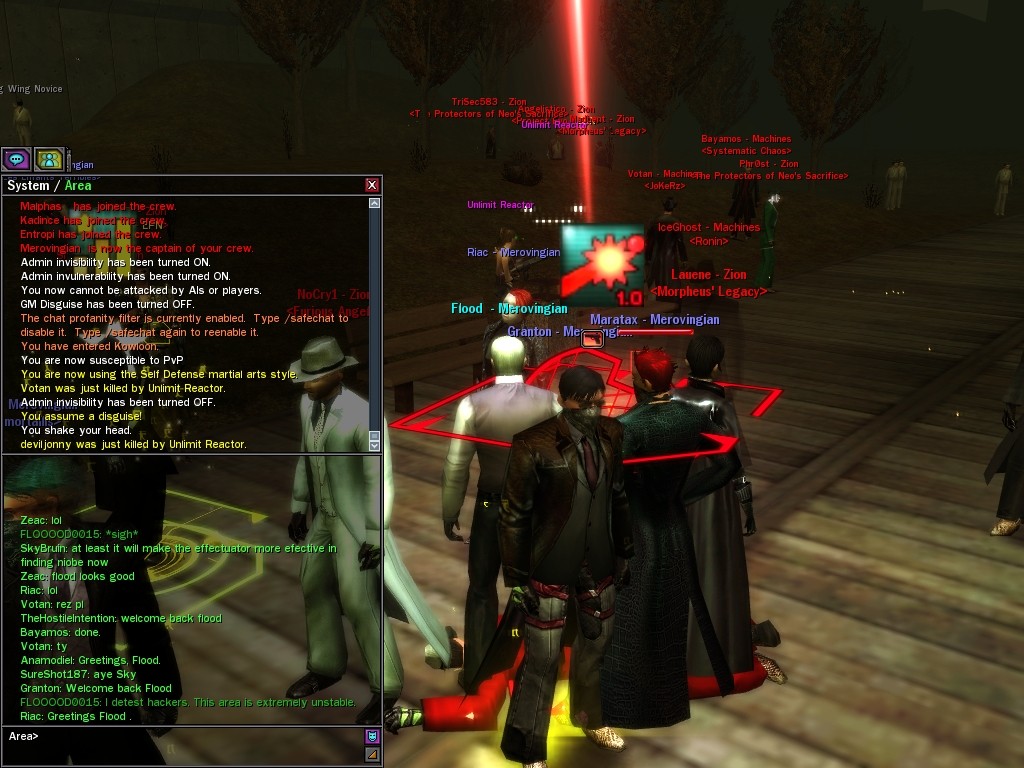Click the orange triangle chat resize button
The height and width of the screenshot is (768, 1024).
(372, 754)
